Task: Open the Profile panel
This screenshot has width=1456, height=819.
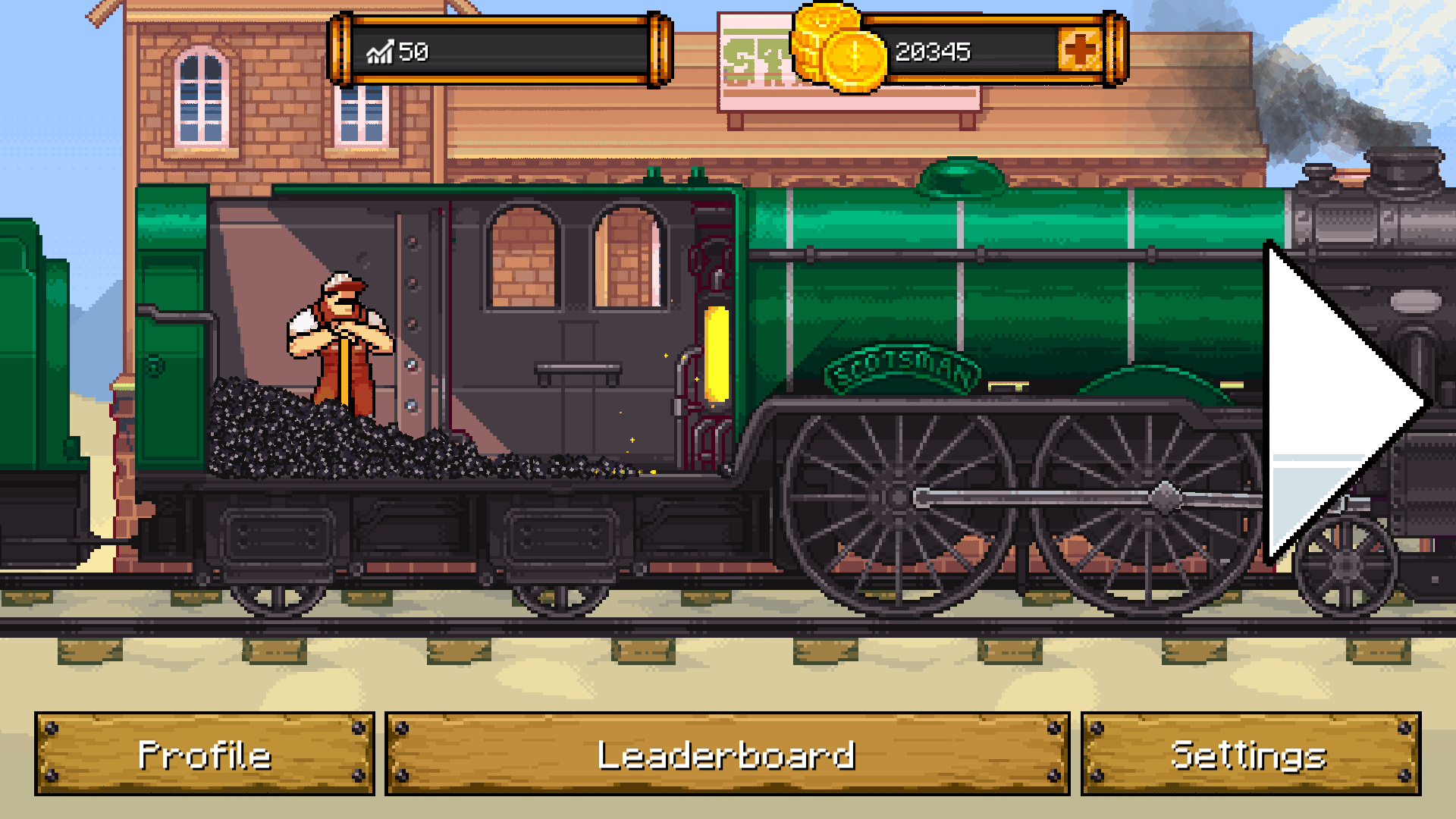Action: (202, 755)
